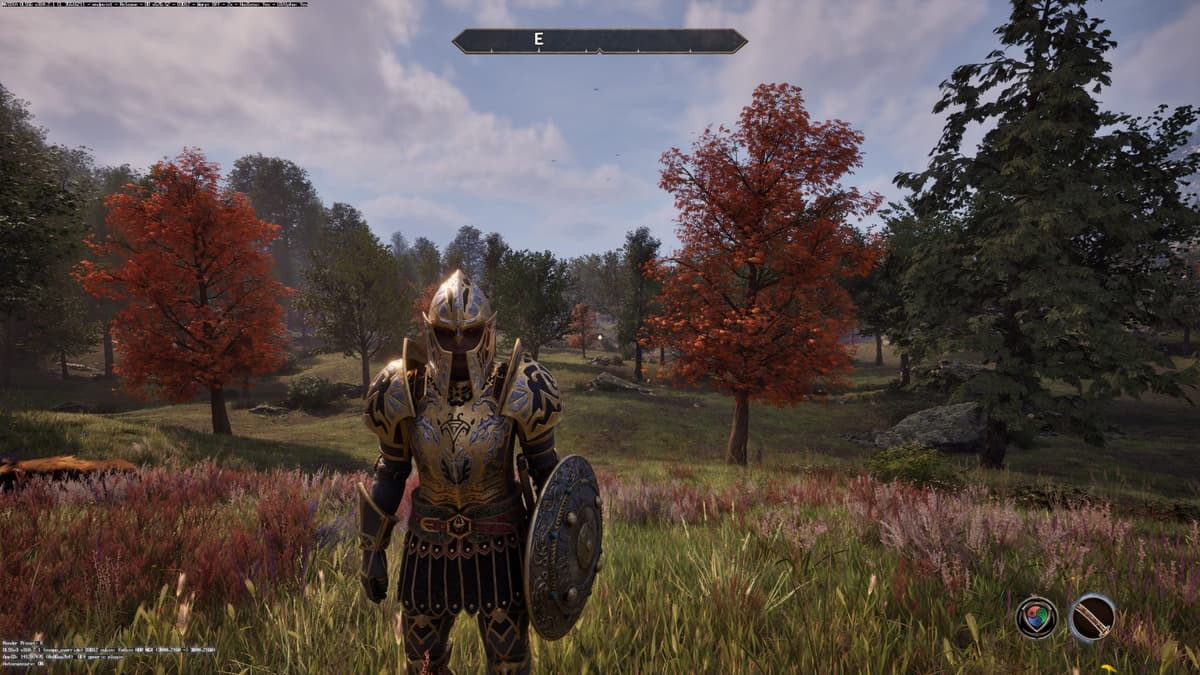
Task: Click the compass bar showing E
Action: pyautogui.click(x=599, y=41)
